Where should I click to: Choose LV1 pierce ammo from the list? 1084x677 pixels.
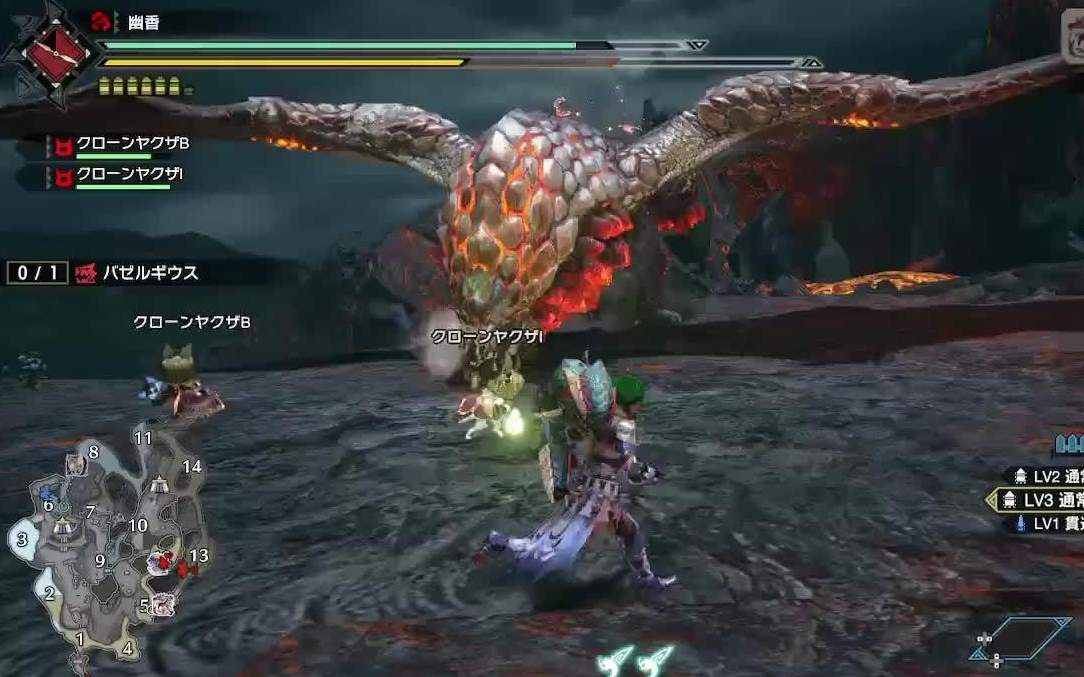(x=1048, y=523)
